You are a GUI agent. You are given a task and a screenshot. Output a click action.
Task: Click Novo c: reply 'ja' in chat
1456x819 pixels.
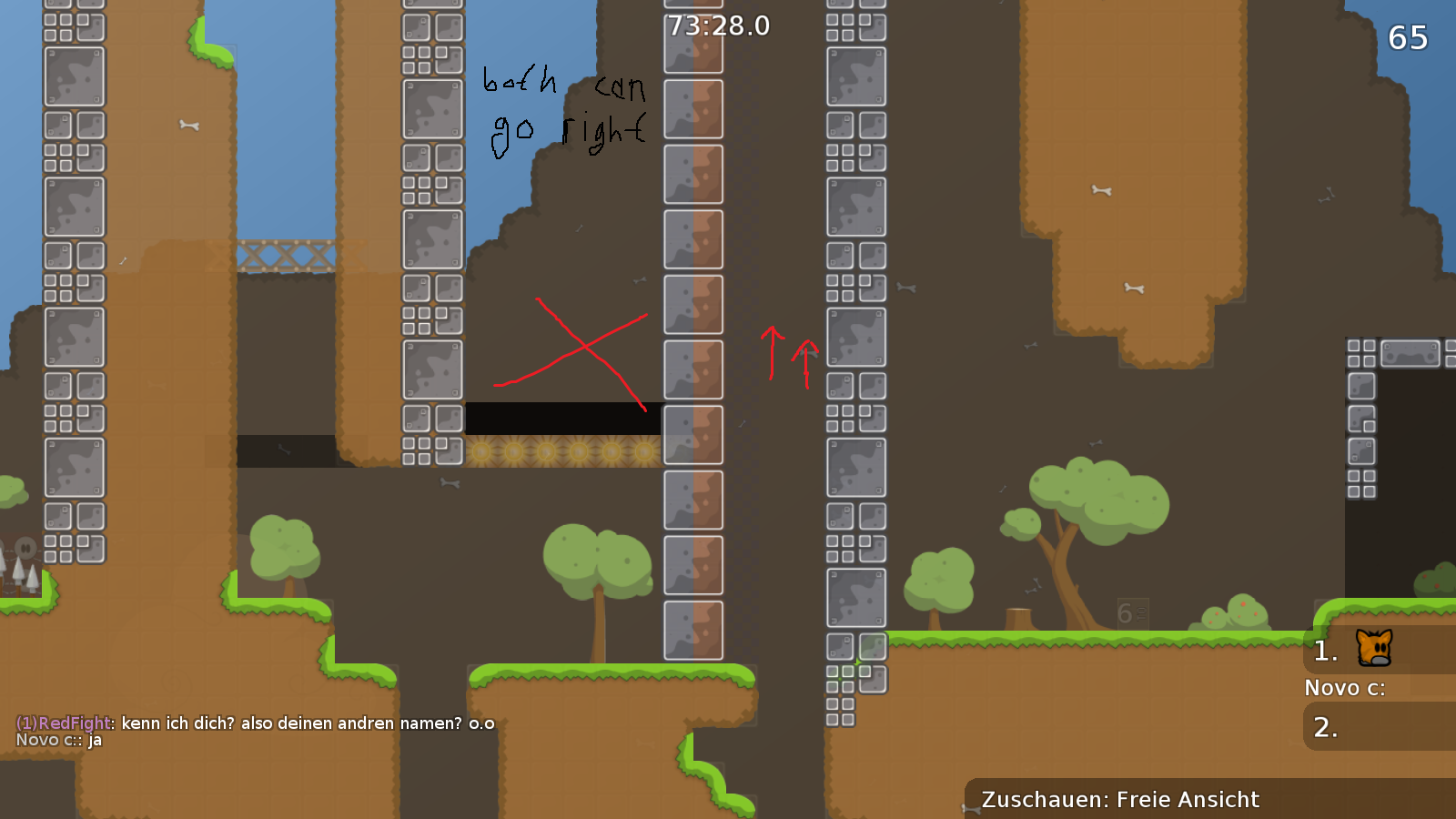click(96, 741)
